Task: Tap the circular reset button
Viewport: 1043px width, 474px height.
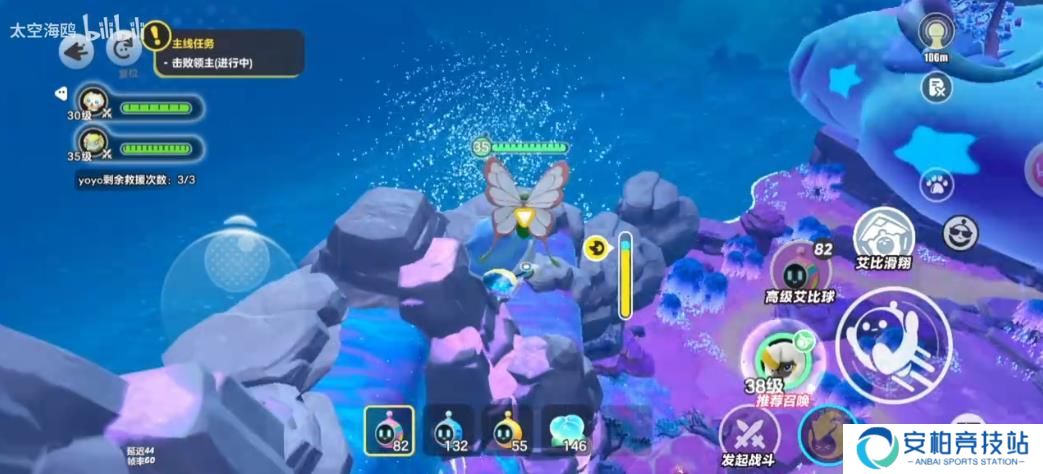Action: [126, 47]
